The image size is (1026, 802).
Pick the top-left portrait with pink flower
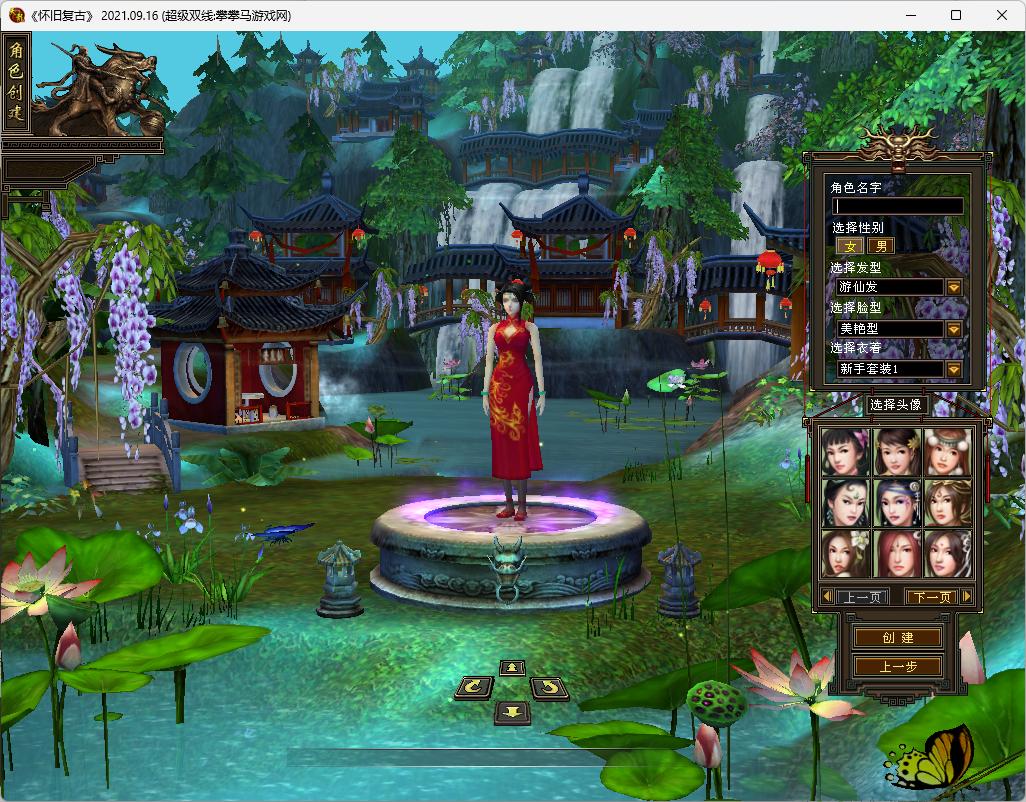[x=846, y=452]
